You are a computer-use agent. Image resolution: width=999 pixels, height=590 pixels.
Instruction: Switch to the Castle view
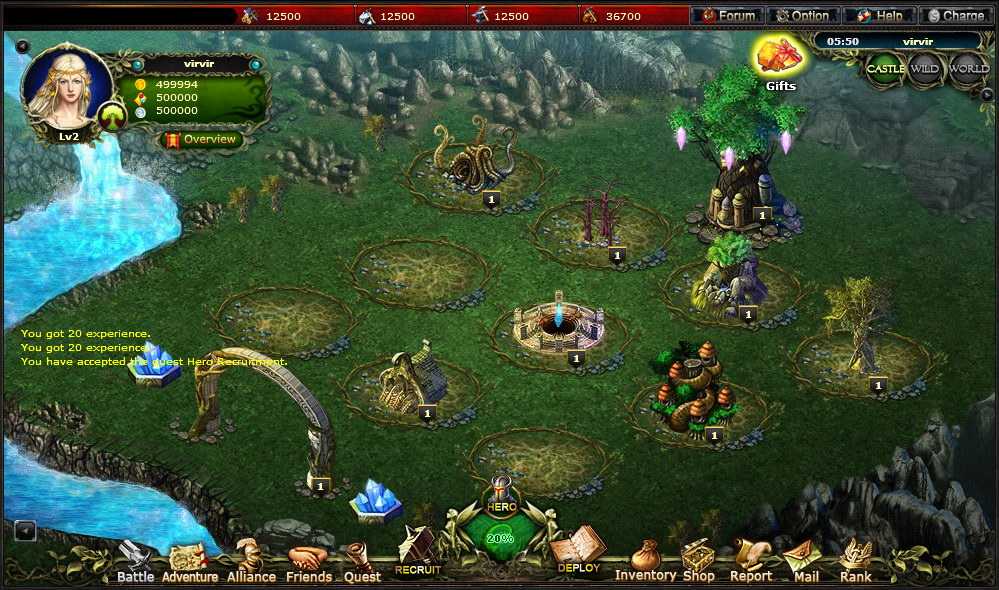885,69
